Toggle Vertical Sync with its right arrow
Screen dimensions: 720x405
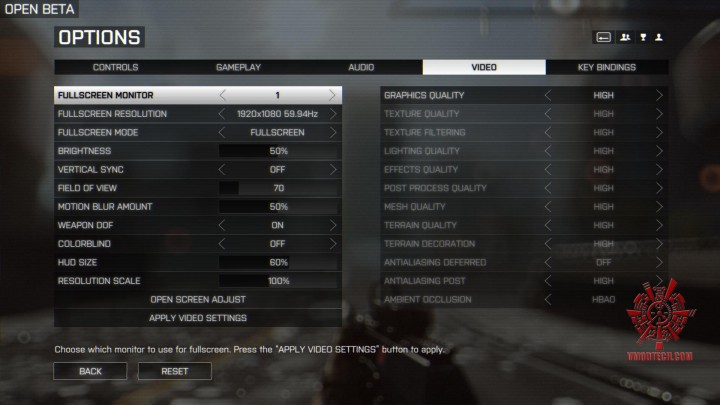pos(333,170)
